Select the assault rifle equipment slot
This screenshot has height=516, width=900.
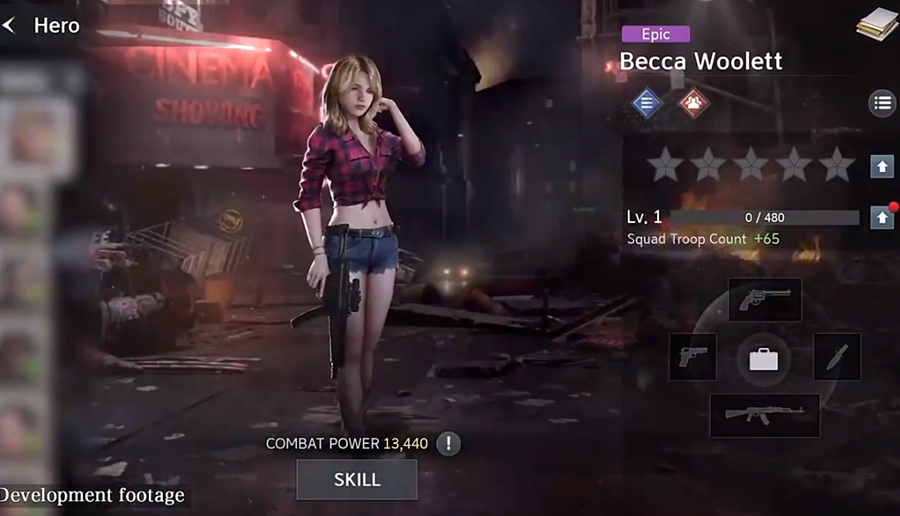click(765, 415)
